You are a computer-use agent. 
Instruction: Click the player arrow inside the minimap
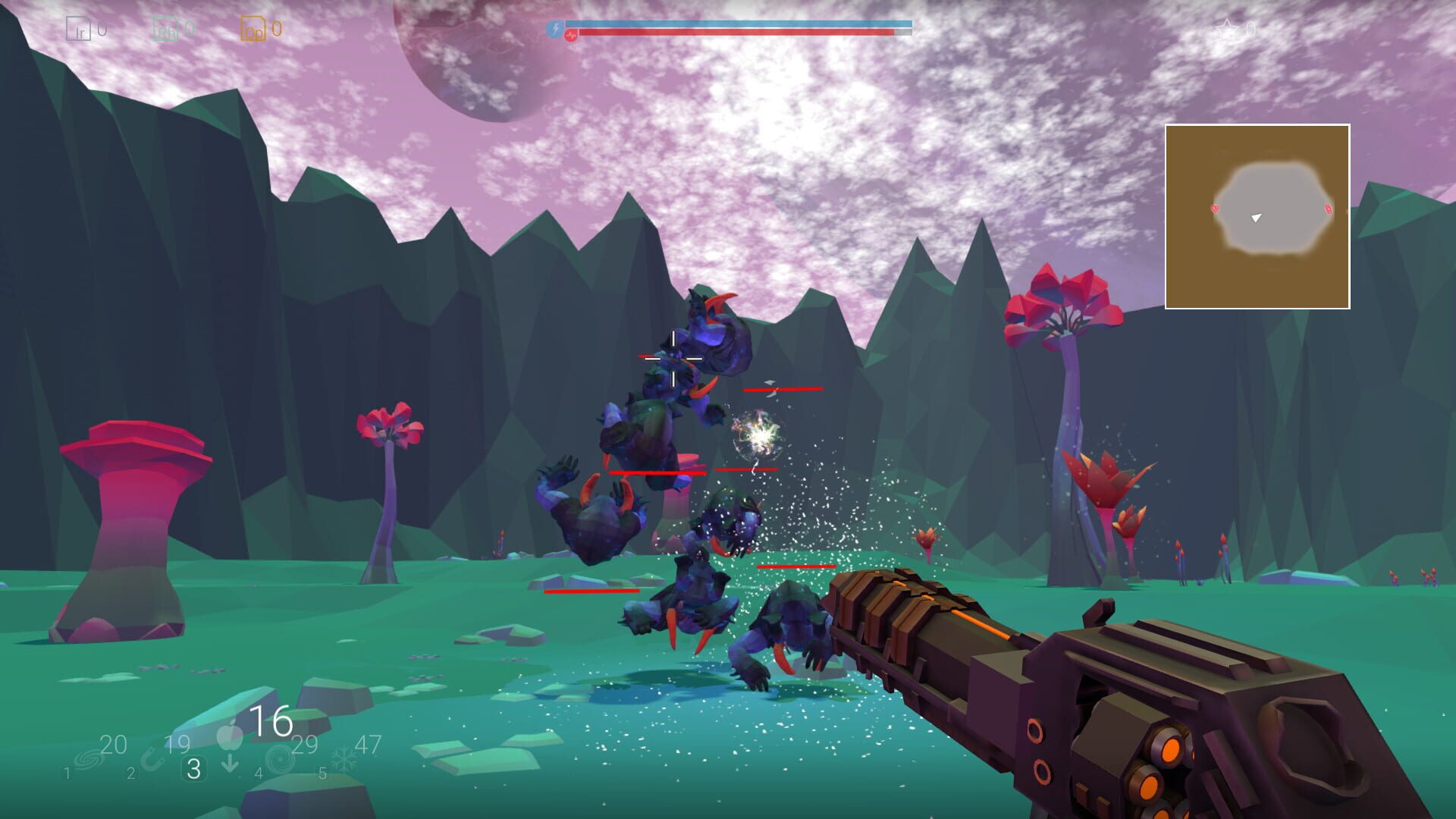tap(1257, 218)
